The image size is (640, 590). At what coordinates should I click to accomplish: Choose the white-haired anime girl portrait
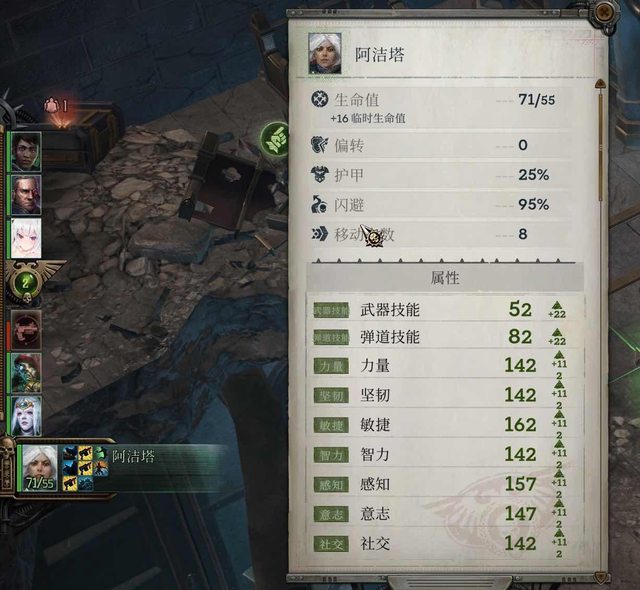tap(25, 238)
